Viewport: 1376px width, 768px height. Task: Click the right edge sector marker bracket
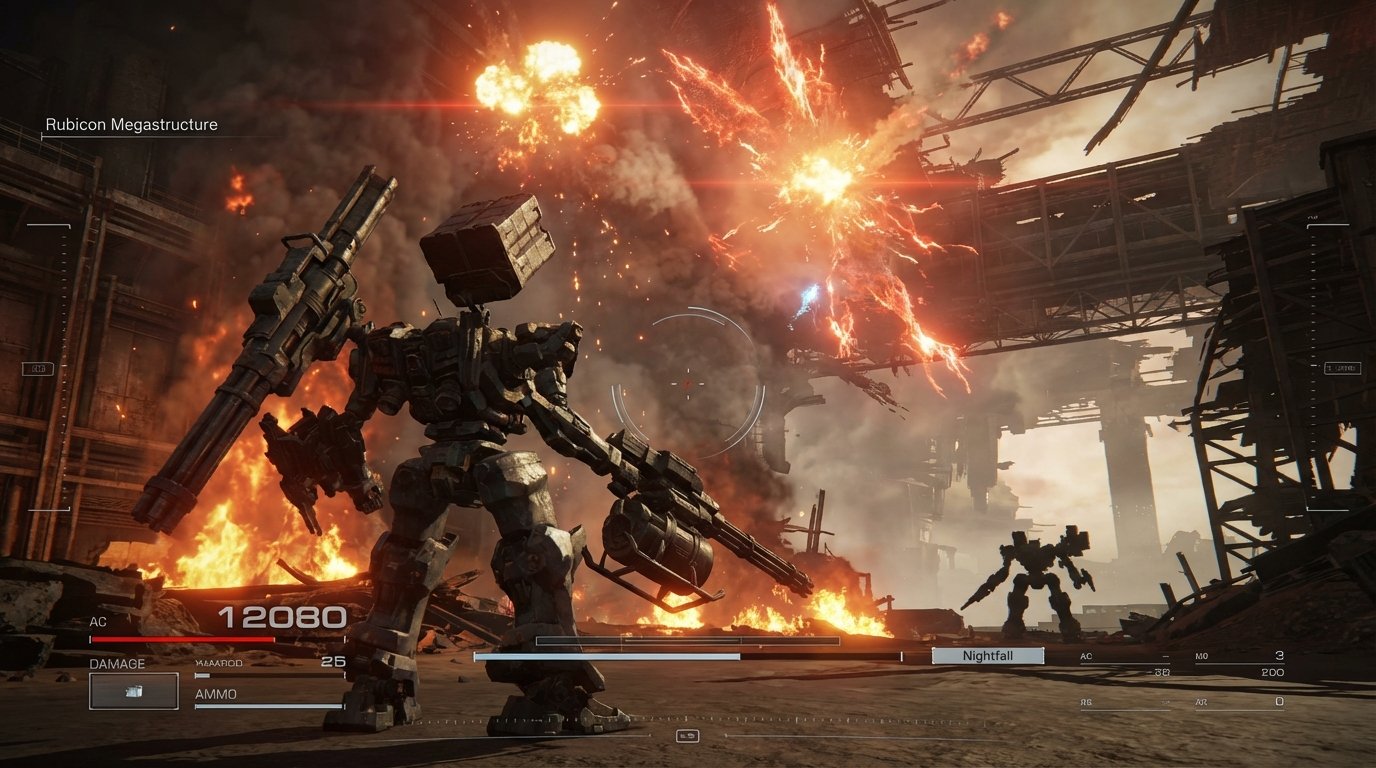(1345, 366)
